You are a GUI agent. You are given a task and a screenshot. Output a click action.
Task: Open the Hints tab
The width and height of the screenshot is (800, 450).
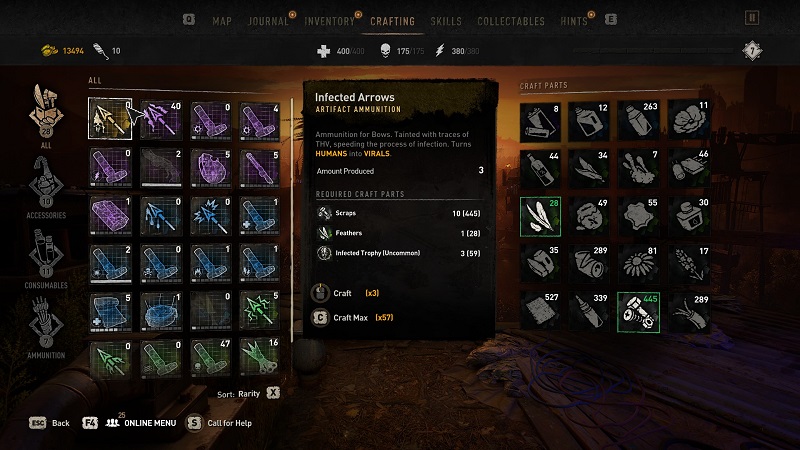click(575, 21)
